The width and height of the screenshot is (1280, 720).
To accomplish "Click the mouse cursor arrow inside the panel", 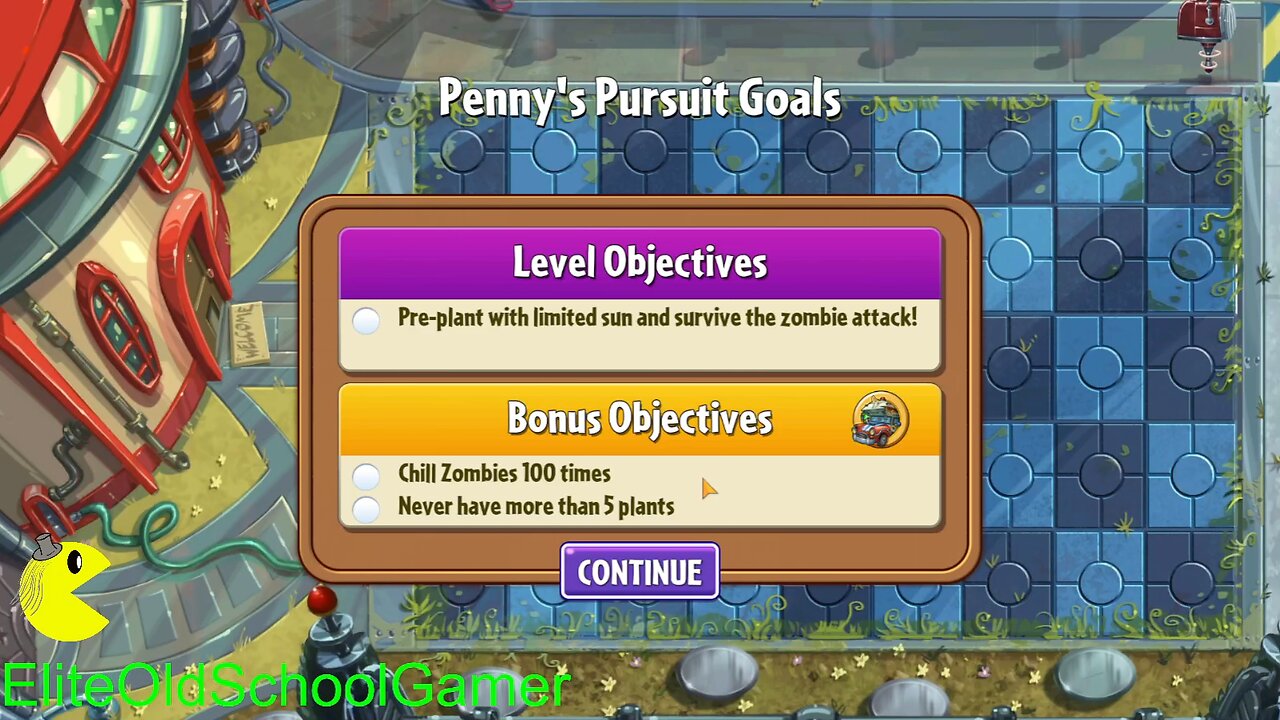I will 710,489.
